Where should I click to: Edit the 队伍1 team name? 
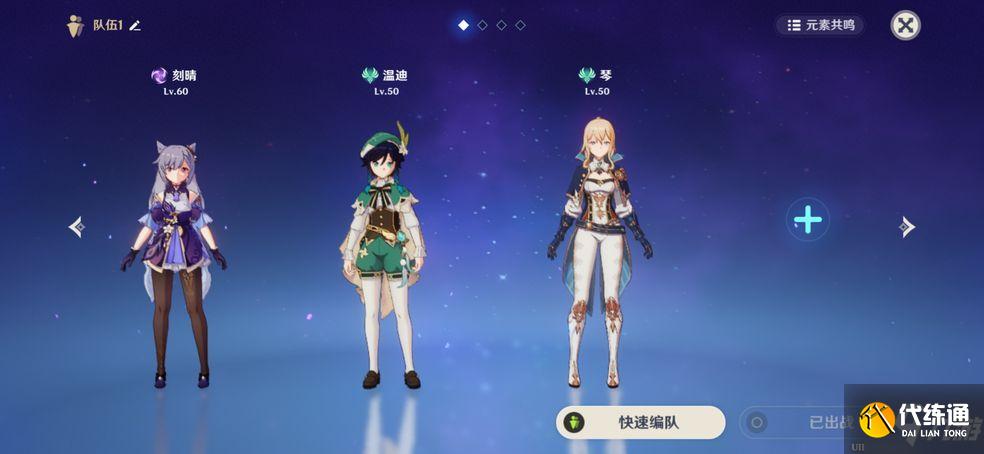pyautogui.click(x=135, y=26)
